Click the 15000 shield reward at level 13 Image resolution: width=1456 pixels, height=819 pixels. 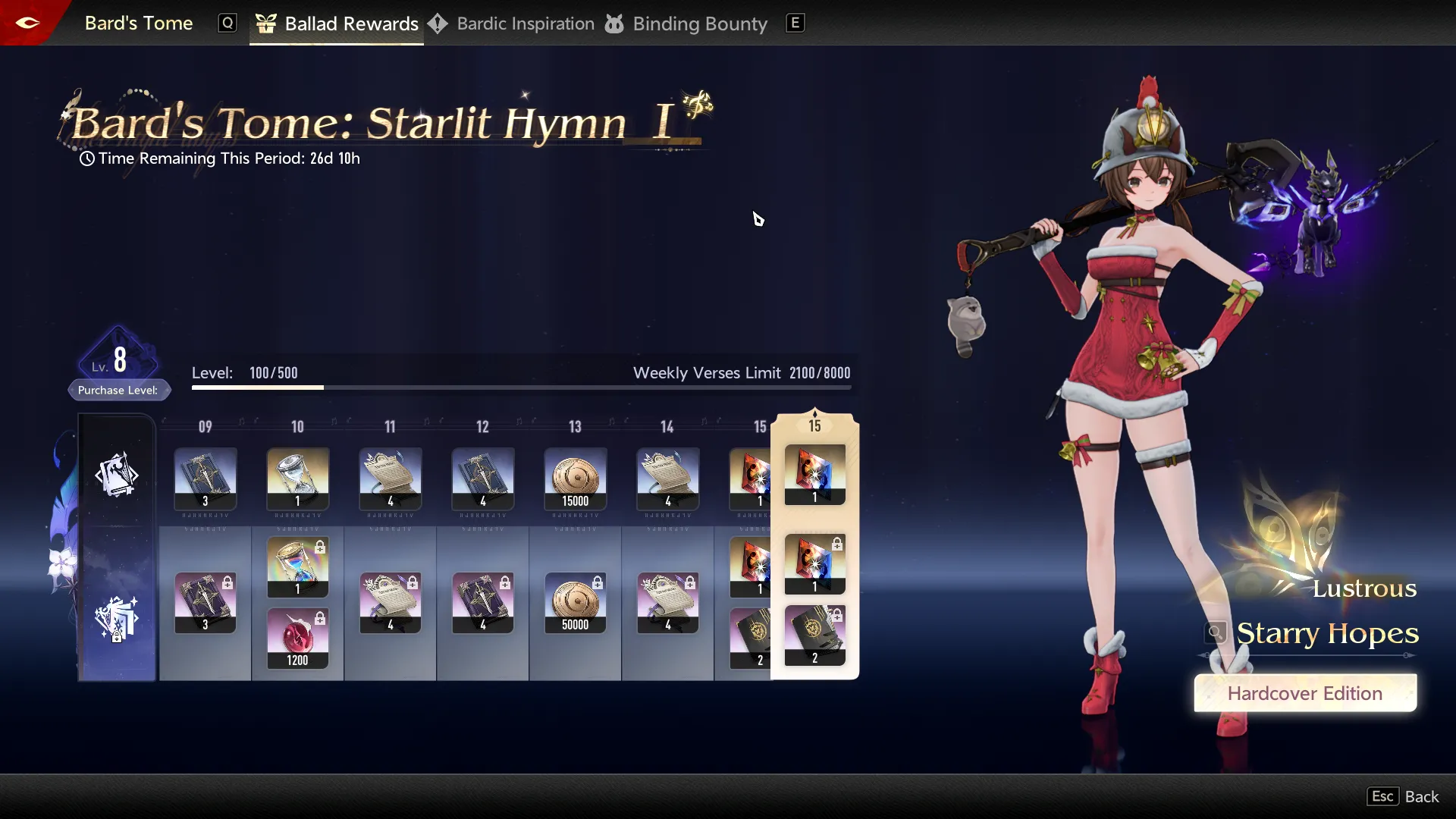(575, 480)
